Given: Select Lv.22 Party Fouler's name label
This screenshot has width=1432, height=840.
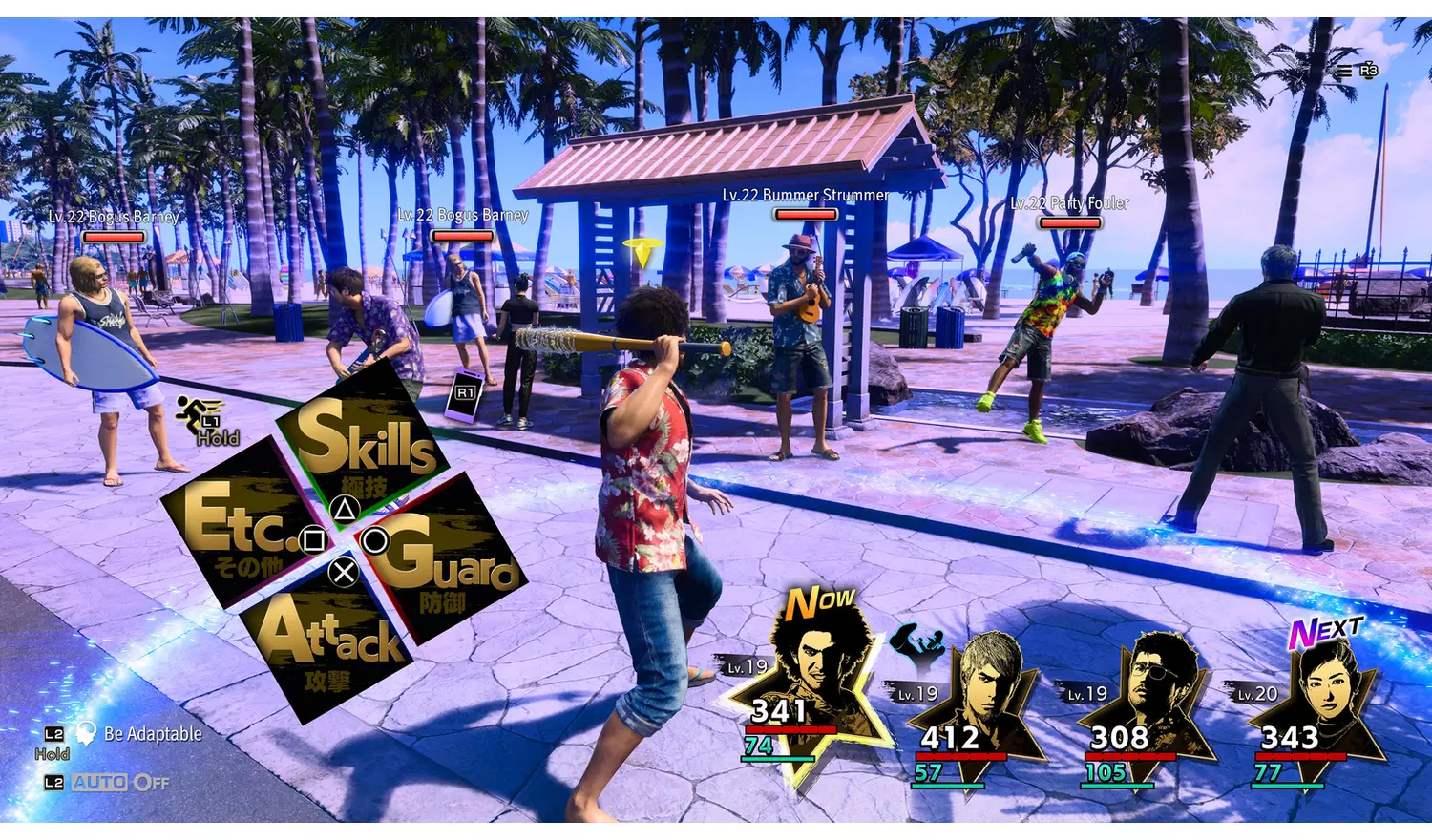Looking at the screenshot, I should [1070, 203].
